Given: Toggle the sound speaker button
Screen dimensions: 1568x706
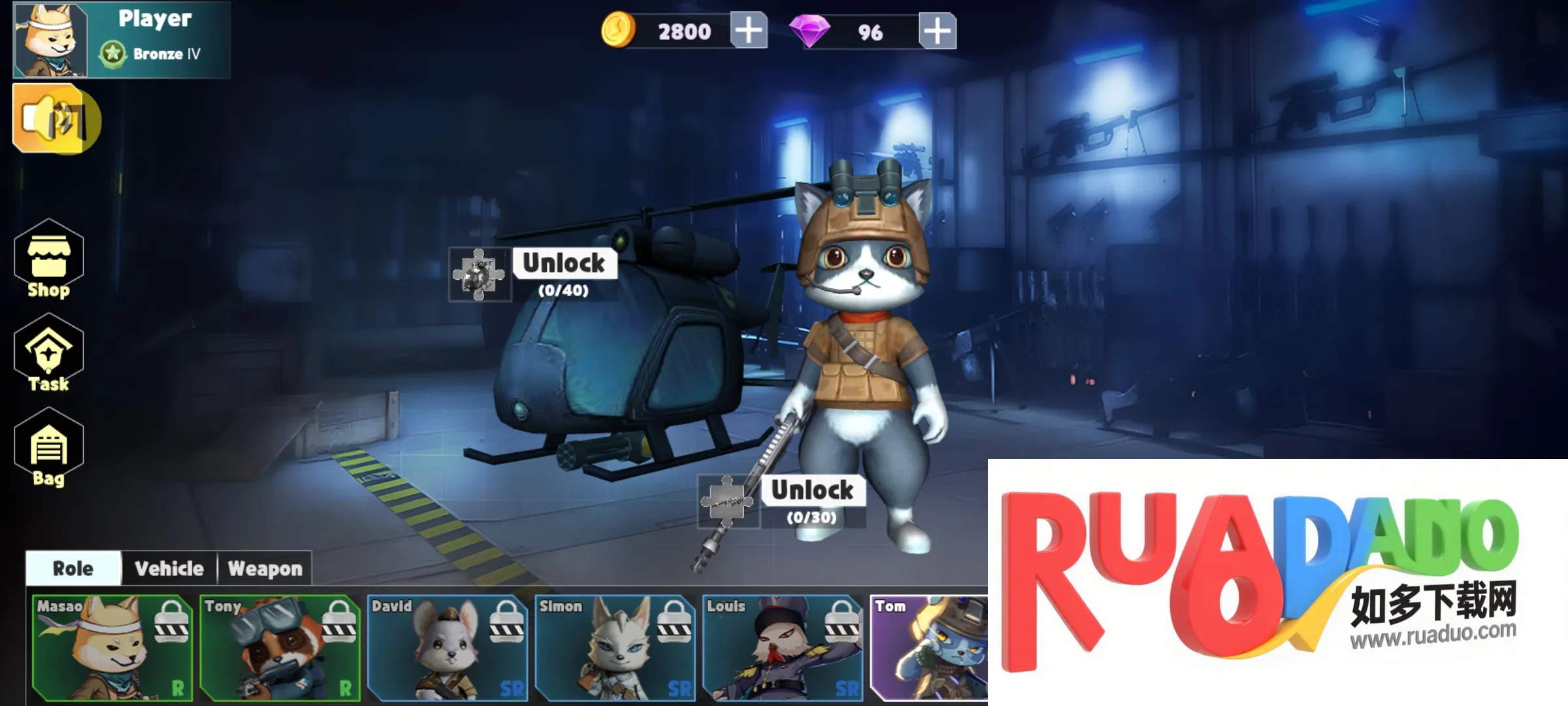Looking at the screenshot, I should click(x=56, y=119).
